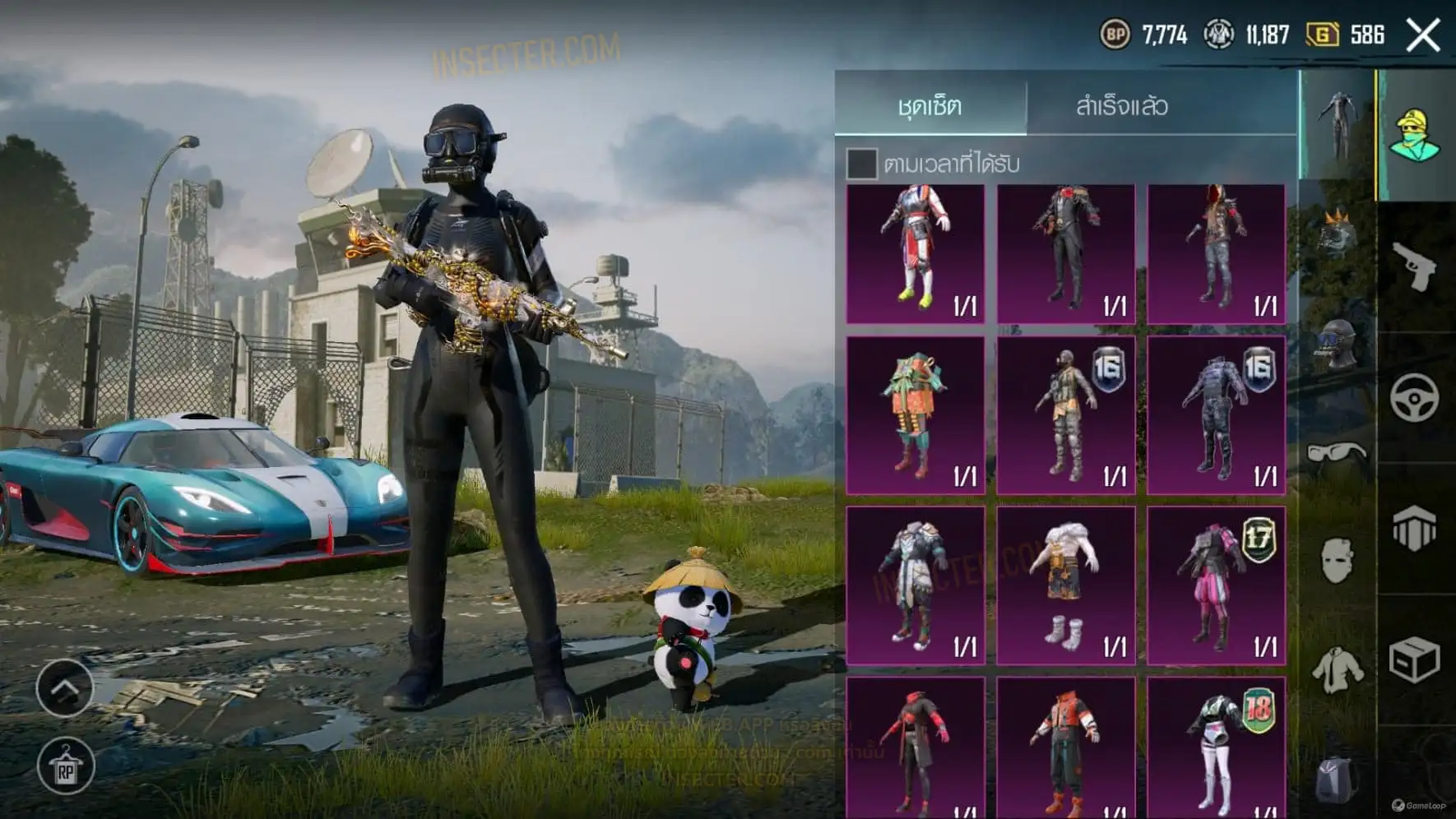The width and height of the screenshot is (1456, 819).
Task: Switch to the ชุดเซ็ต tab
Action: 930,106
